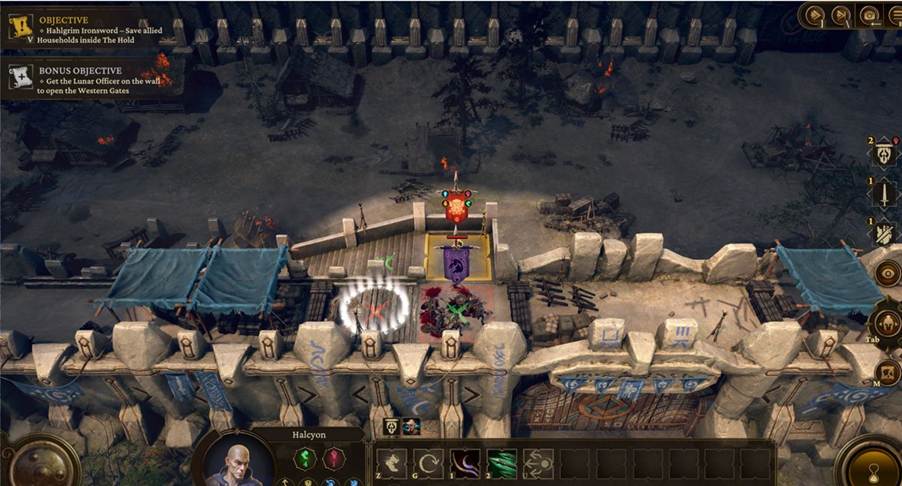
Task: Activate the wolf ability on hotbar
Action: 391,463
